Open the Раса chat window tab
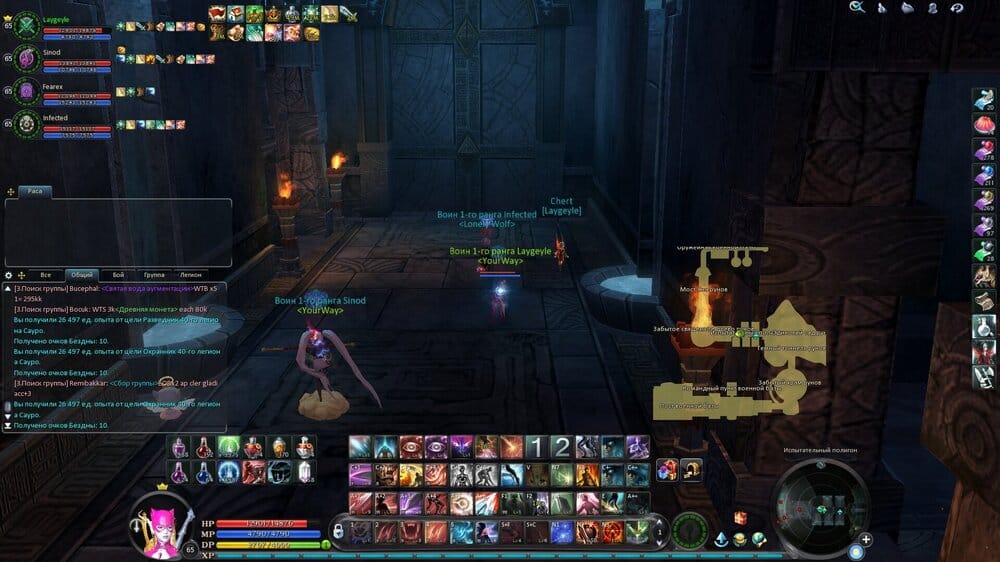The image size is (1000, 562). pyautogui.click(x=33, y=190)
